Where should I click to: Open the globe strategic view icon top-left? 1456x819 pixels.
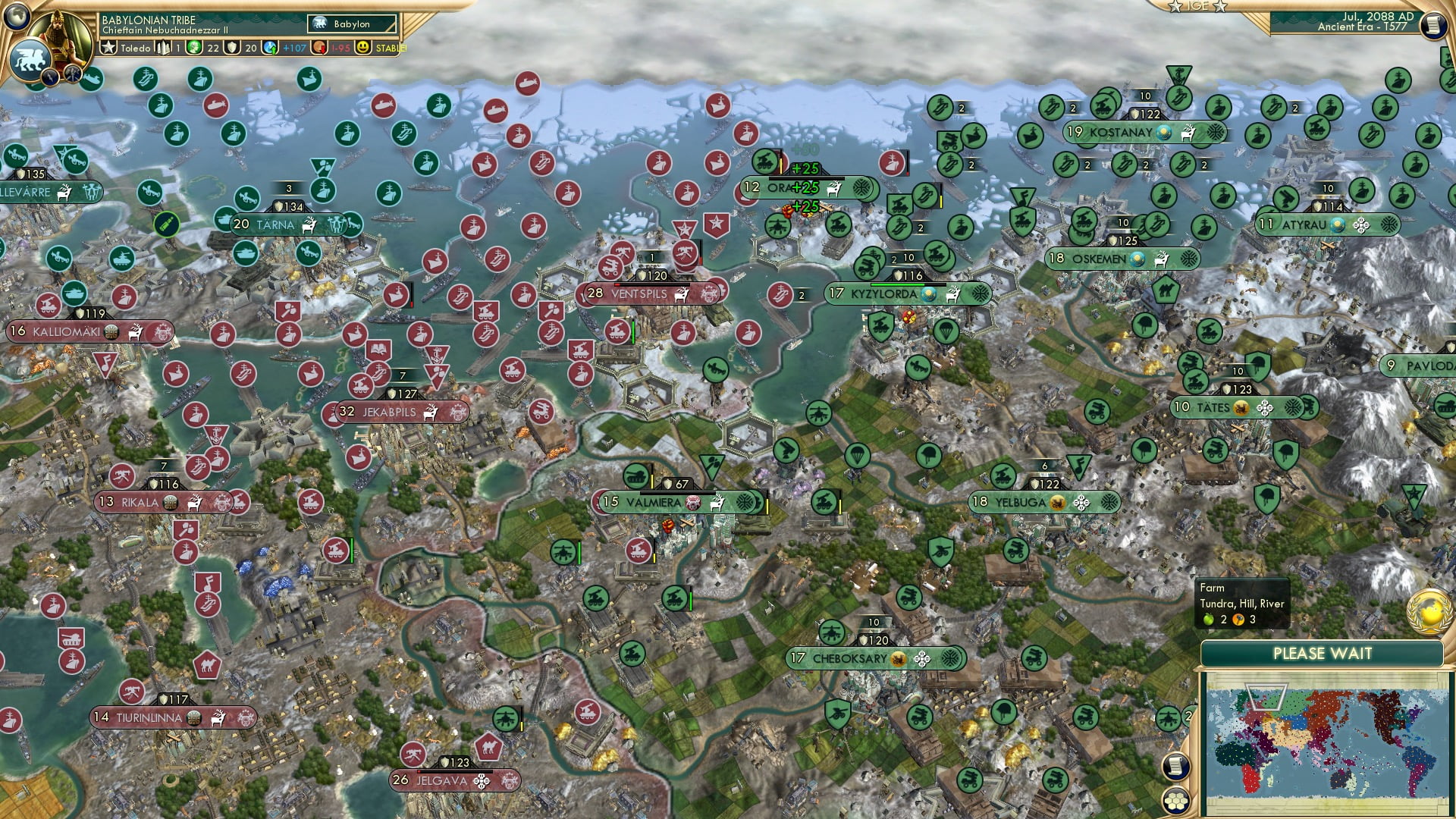click(15, 17)
